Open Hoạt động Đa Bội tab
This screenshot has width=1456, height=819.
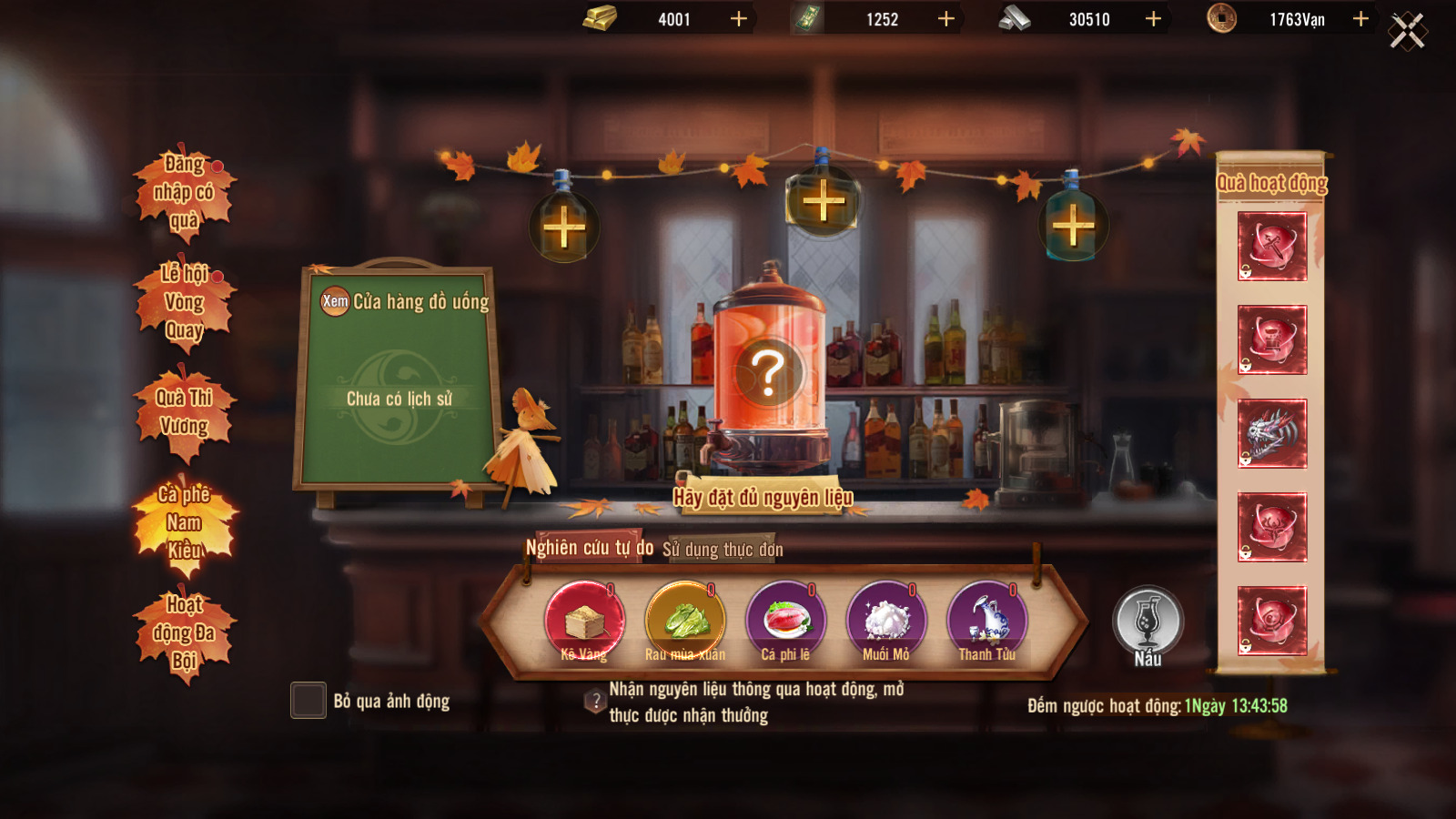point(184,633)
